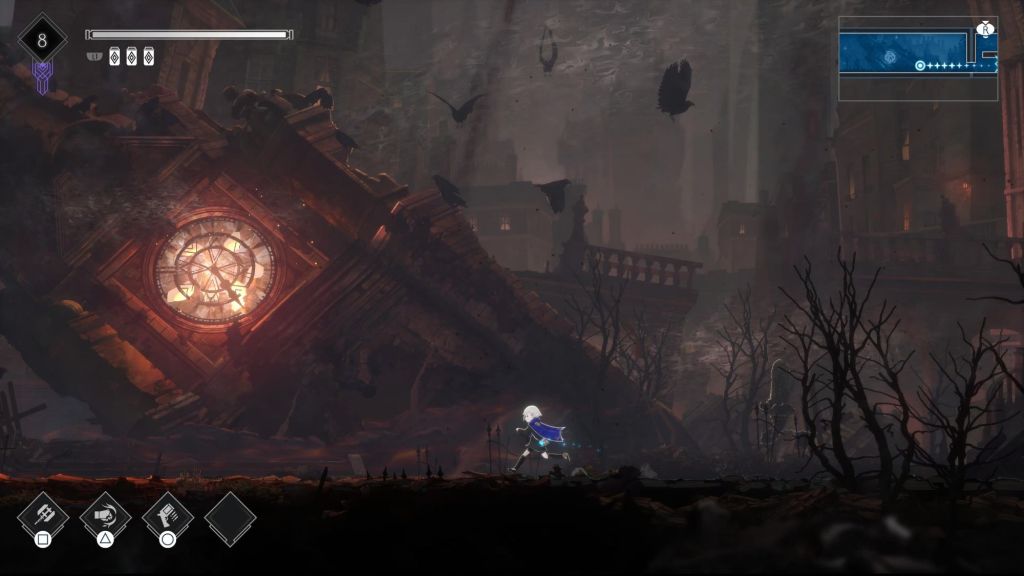This screenshot has height=576, width=1024.
Task: Open the minimap
Action: (x=917, y=59)
